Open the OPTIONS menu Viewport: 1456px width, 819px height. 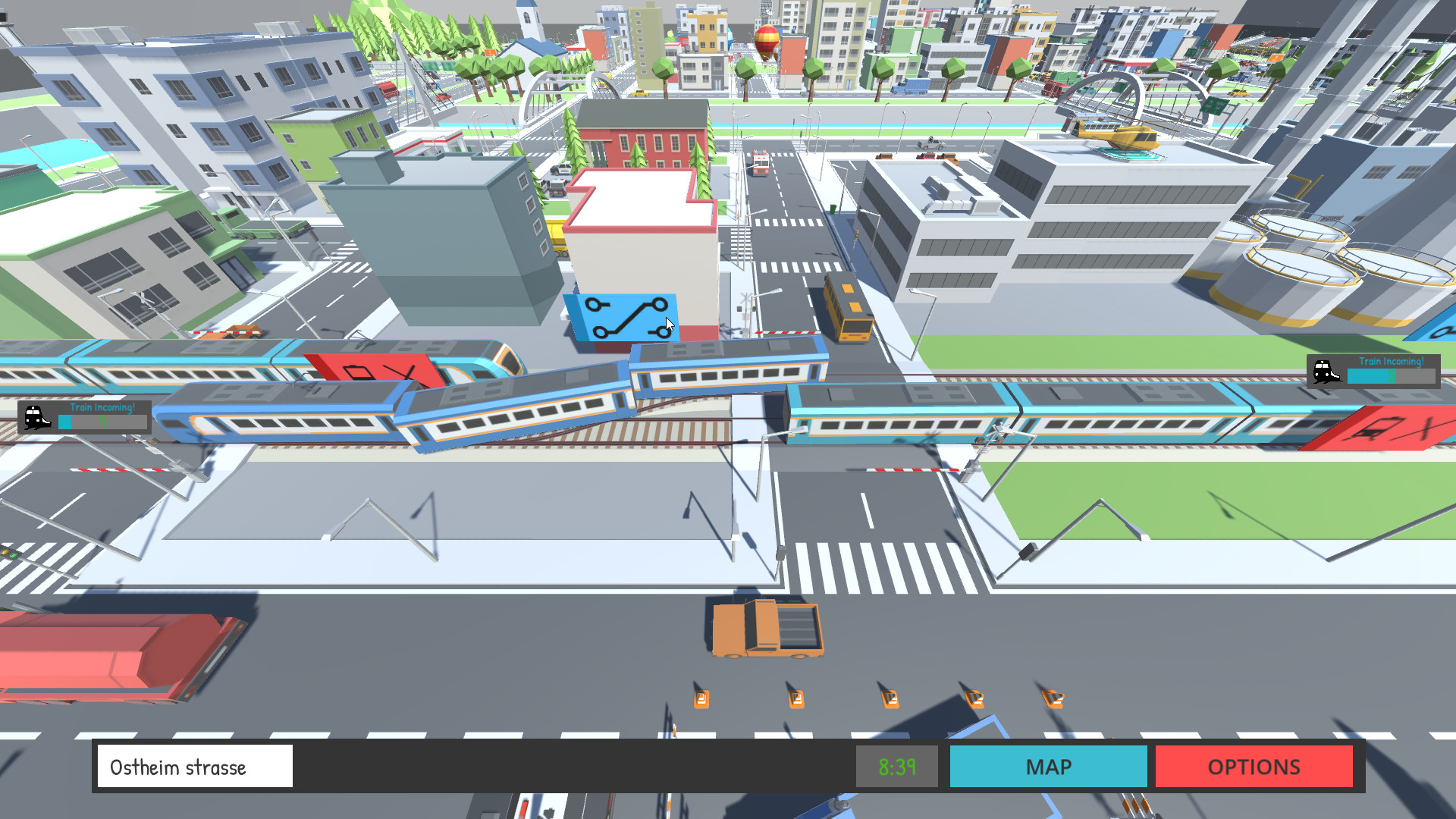tap(1253, 767)
